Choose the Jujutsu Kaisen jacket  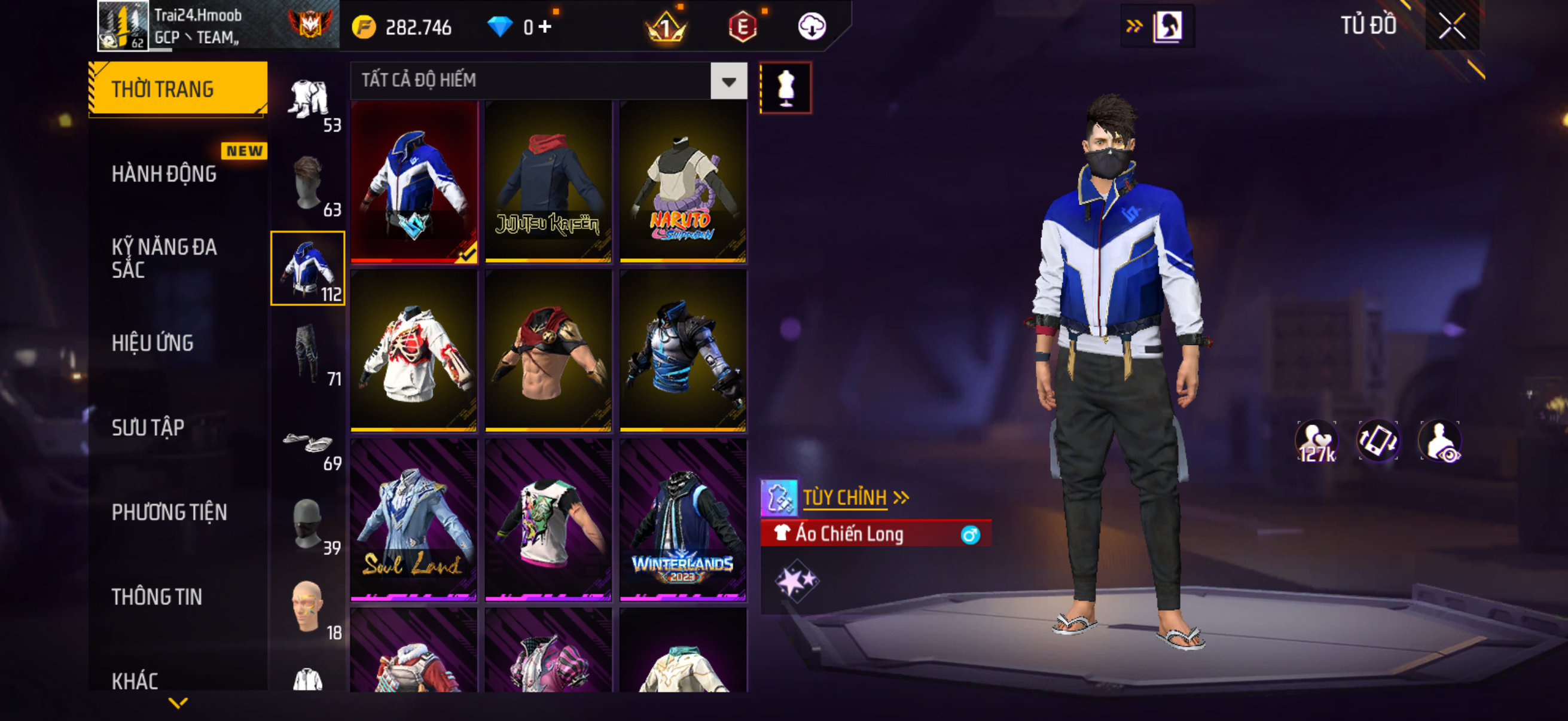click(548, 182)
